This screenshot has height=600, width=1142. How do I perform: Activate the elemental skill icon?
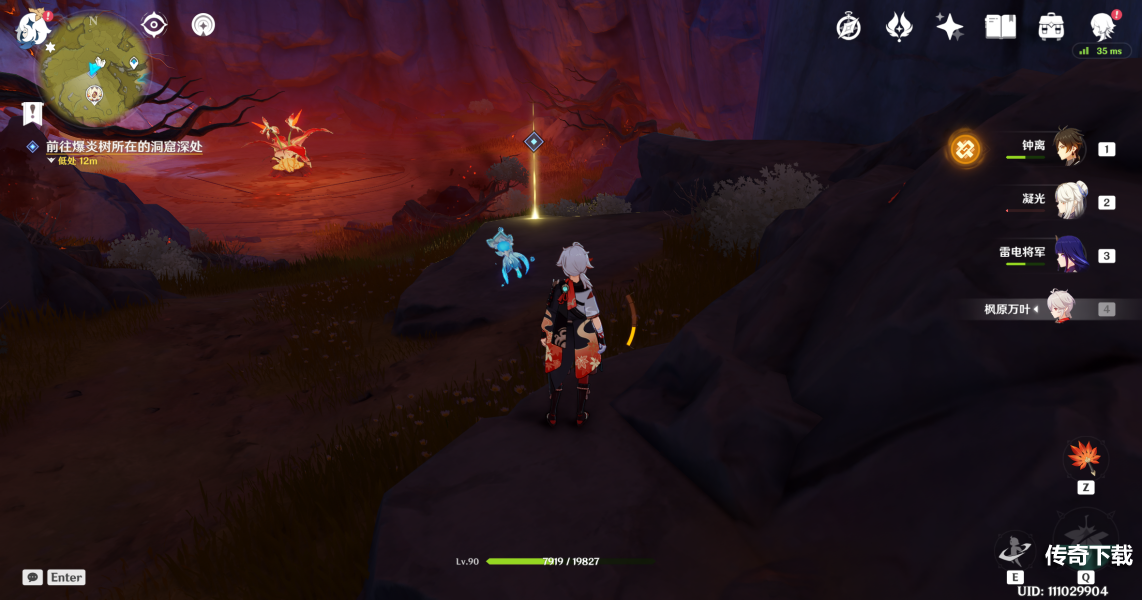pyautogui.click(x=1014, y=551)
